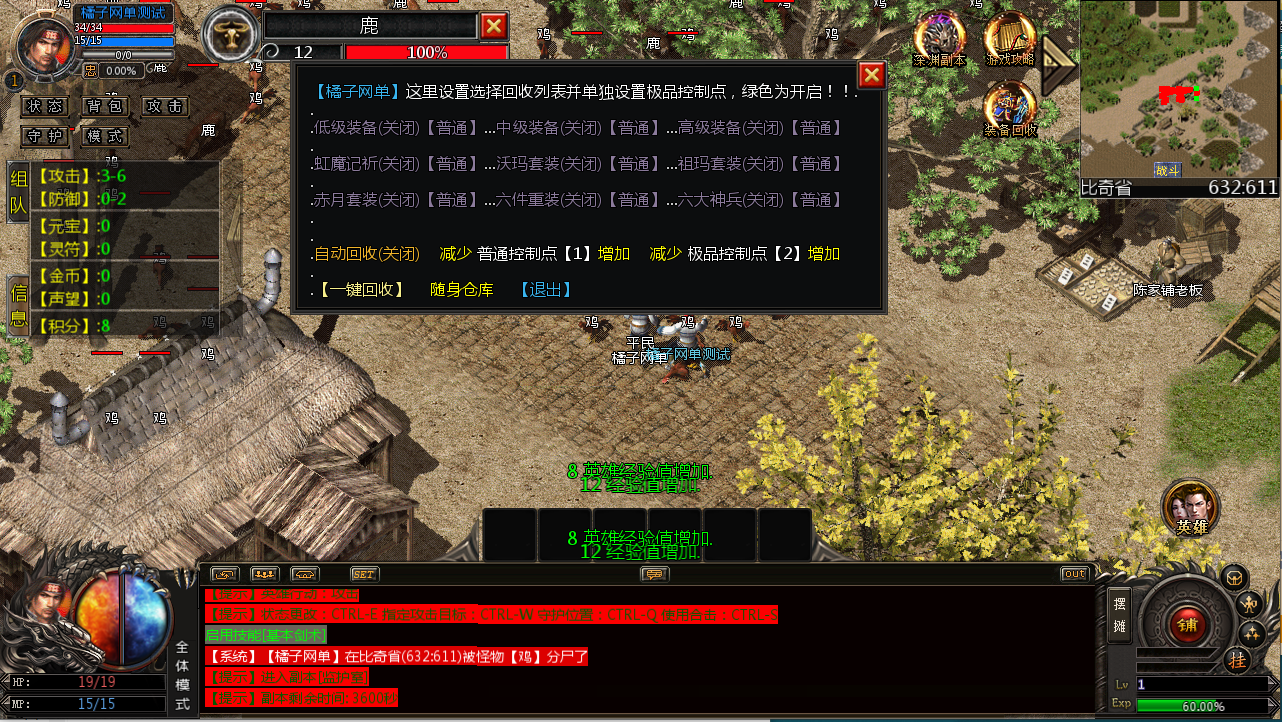The height and width of the screenshot is (722, 1282).
Task: Toggle 自动回收 auto recycle option
Action: tap(366, 254)
